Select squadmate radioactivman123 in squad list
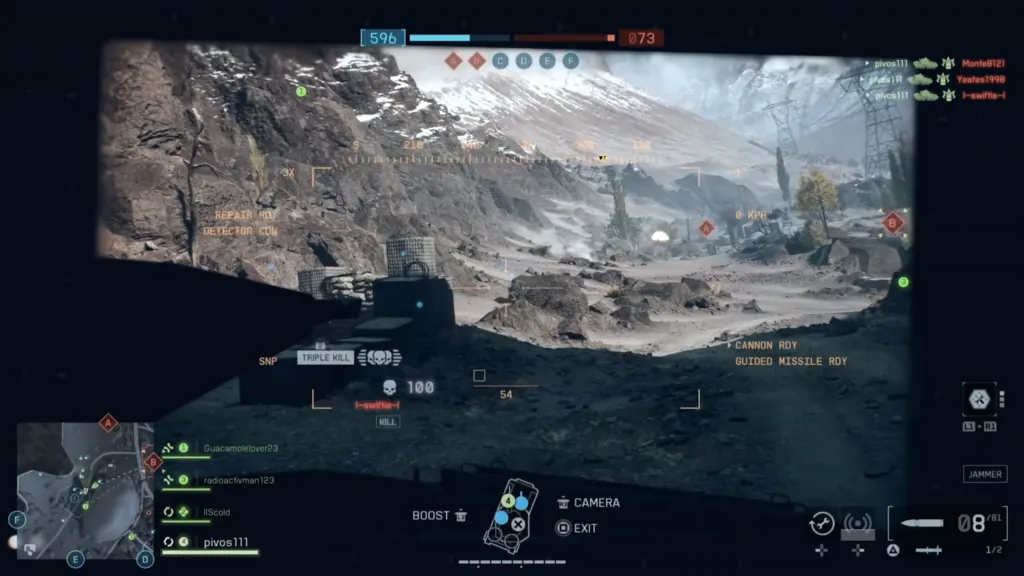Screen dimensions: 1024x576 point(238,480)
